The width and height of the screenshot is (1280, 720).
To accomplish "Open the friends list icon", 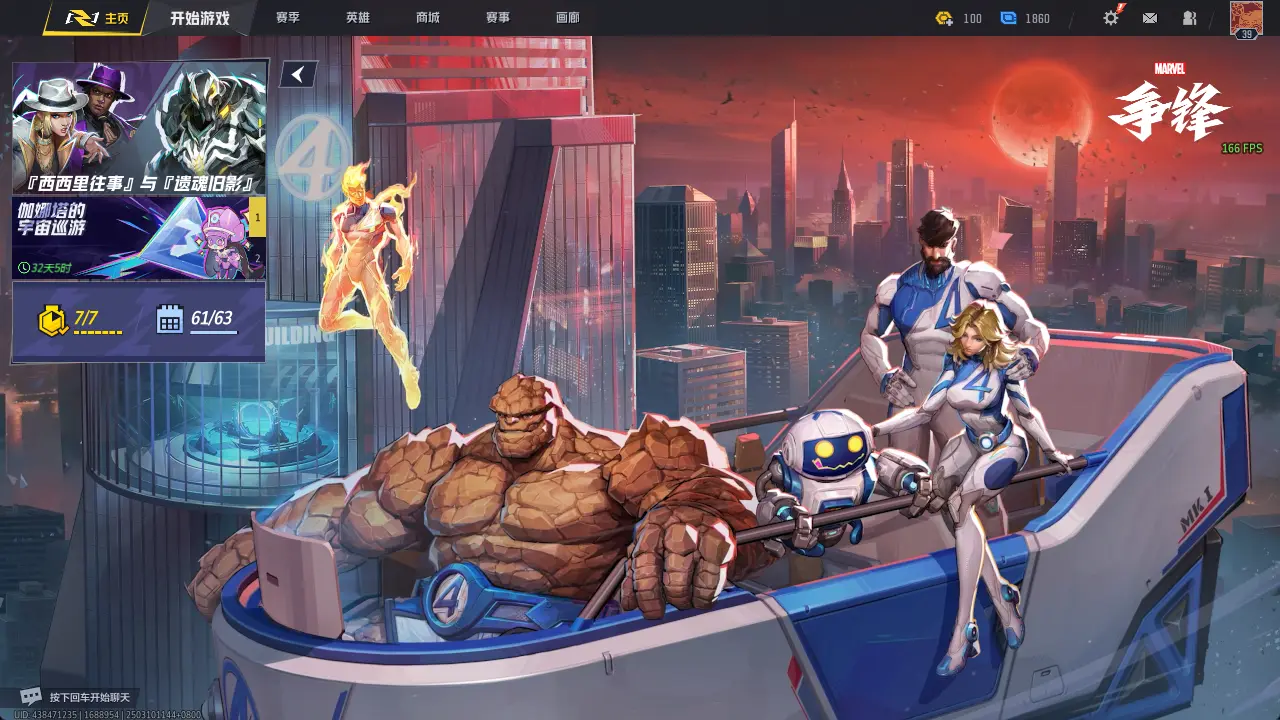I will (1190, 18).
